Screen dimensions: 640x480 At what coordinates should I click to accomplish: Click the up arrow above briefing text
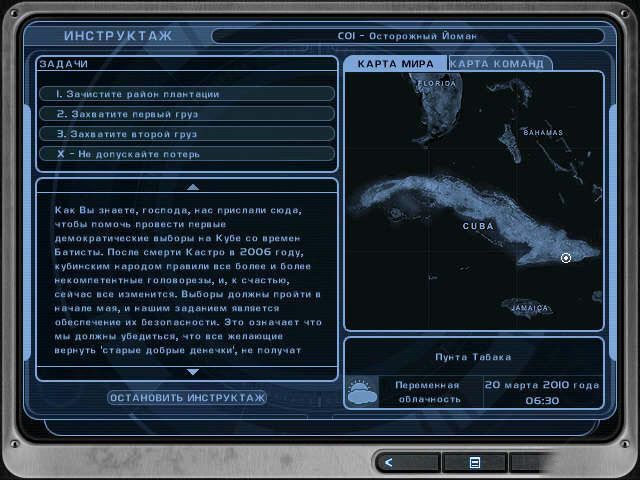pyautogui.click(x=193, y=187)
